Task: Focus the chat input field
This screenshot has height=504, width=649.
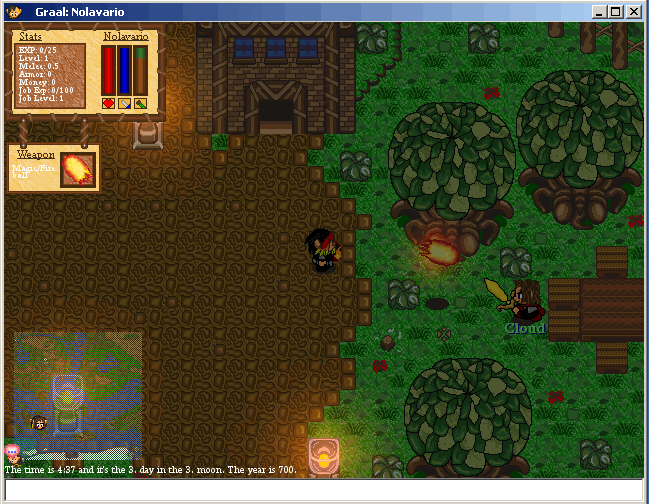Action: point(324,489)
